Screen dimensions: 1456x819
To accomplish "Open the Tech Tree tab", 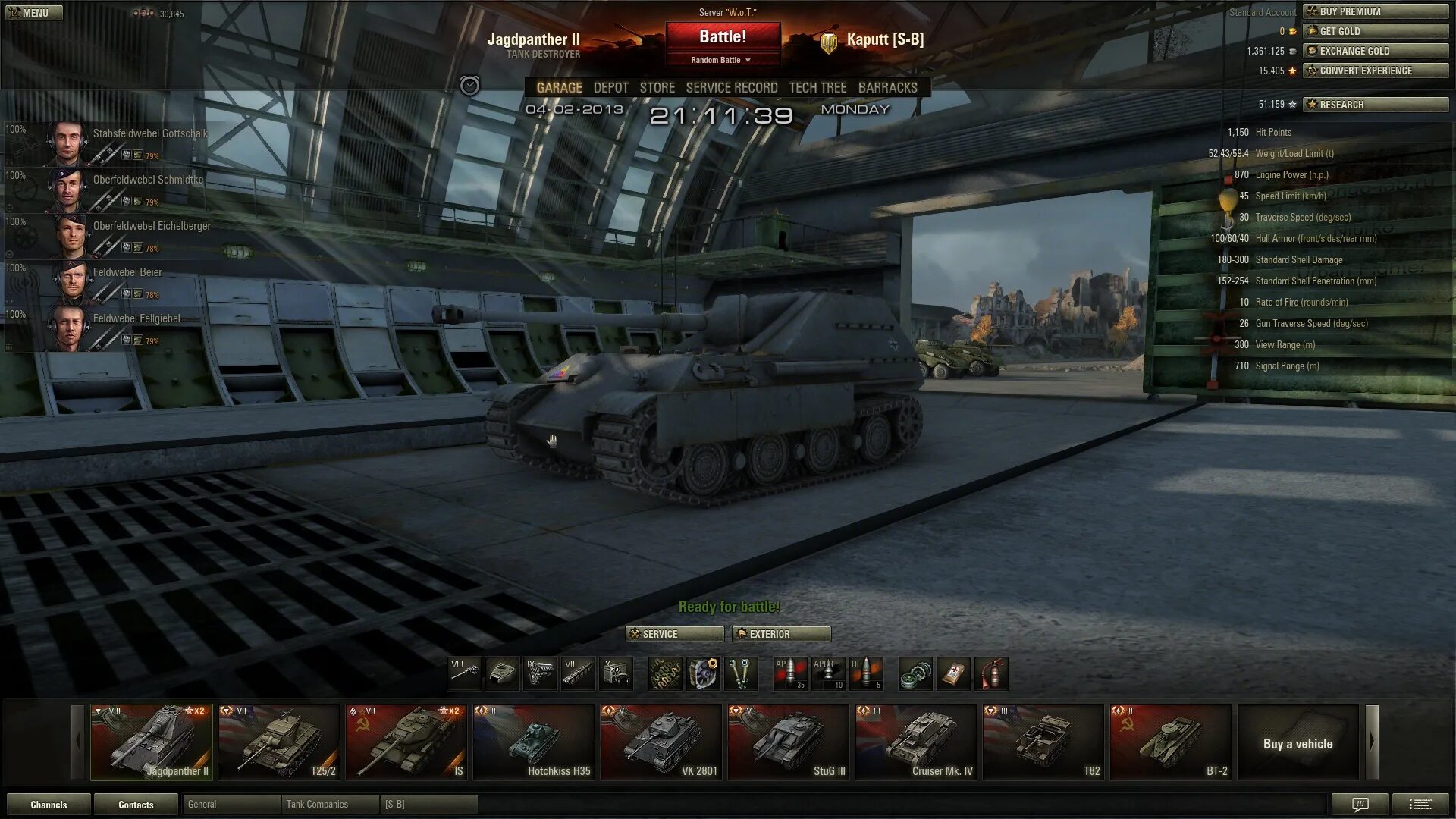I will pos(817,88).
